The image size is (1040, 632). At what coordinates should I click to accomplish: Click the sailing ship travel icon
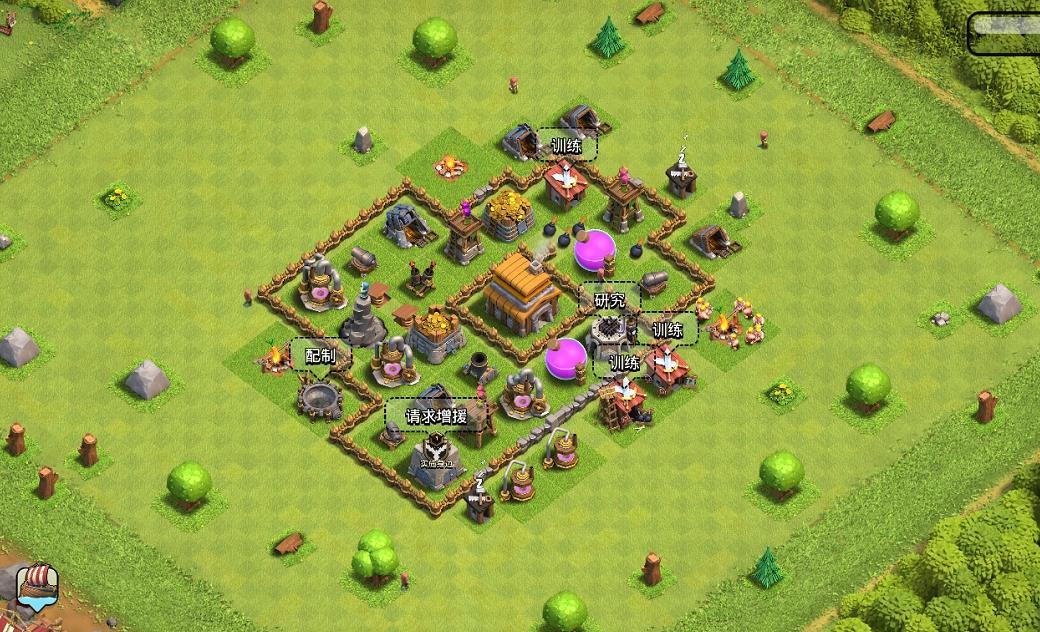pyautogui.click(x=37, y=587)
